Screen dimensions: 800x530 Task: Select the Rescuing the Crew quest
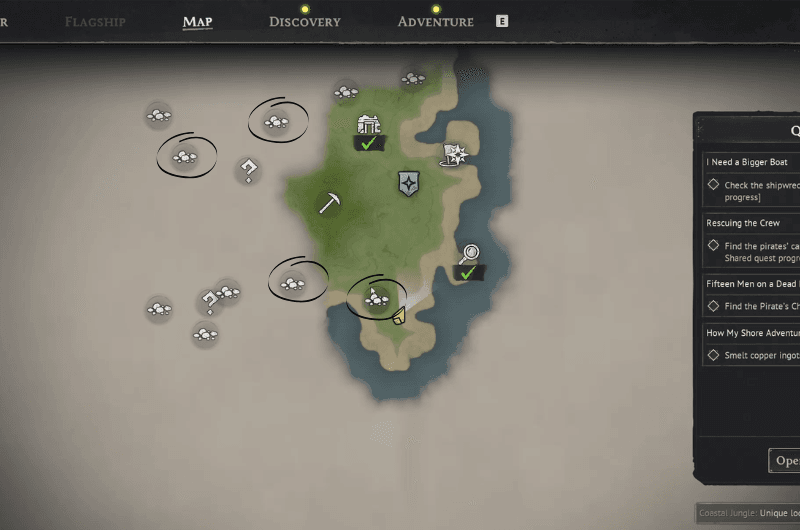744,223
